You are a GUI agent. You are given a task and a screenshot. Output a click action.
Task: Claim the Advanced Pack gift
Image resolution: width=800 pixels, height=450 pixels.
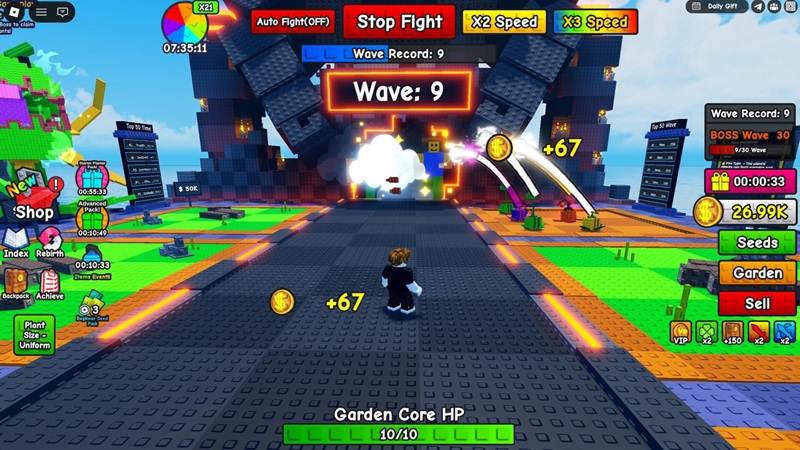pyautogui.click(x=92, y=218)
